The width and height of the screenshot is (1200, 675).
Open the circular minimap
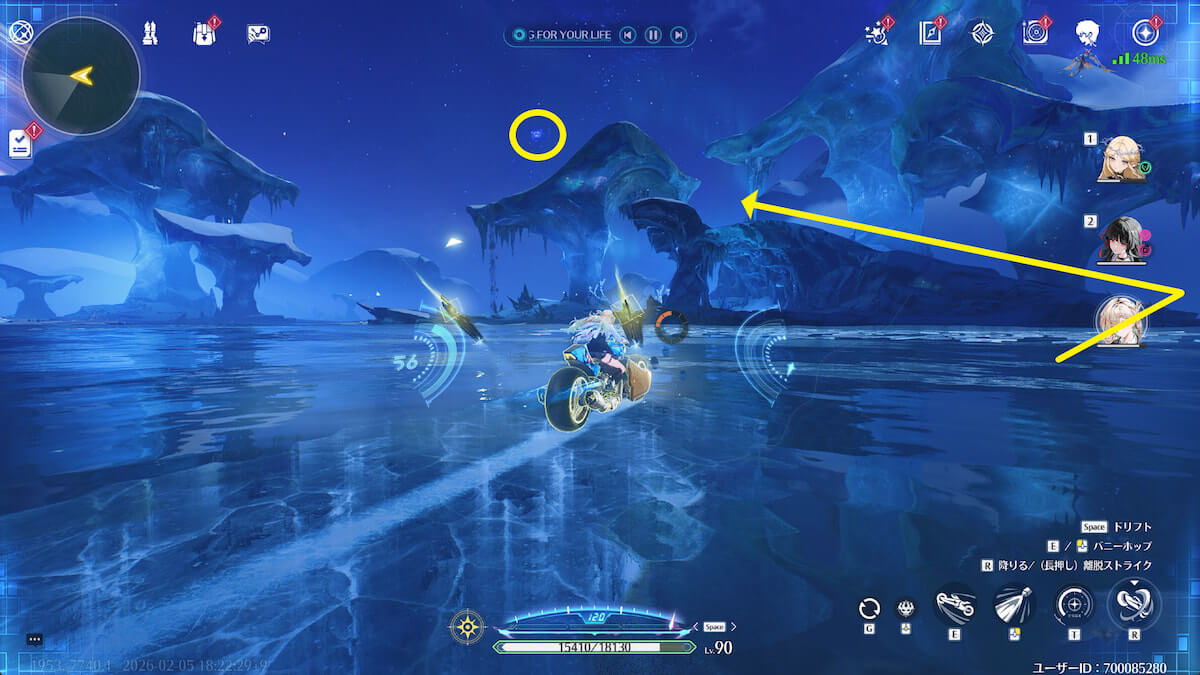coord(80,75)
